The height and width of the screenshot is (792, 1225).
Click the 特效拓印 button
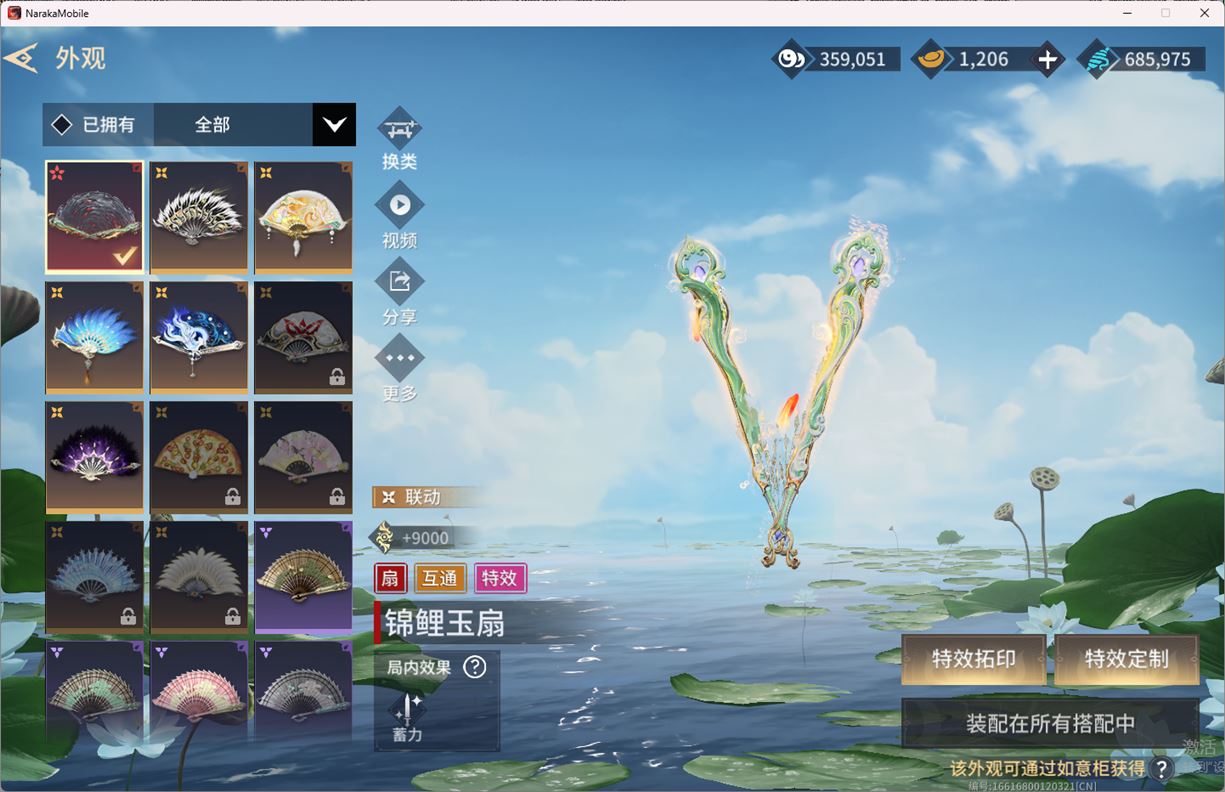pyautogui.click(x=973, y=659)
